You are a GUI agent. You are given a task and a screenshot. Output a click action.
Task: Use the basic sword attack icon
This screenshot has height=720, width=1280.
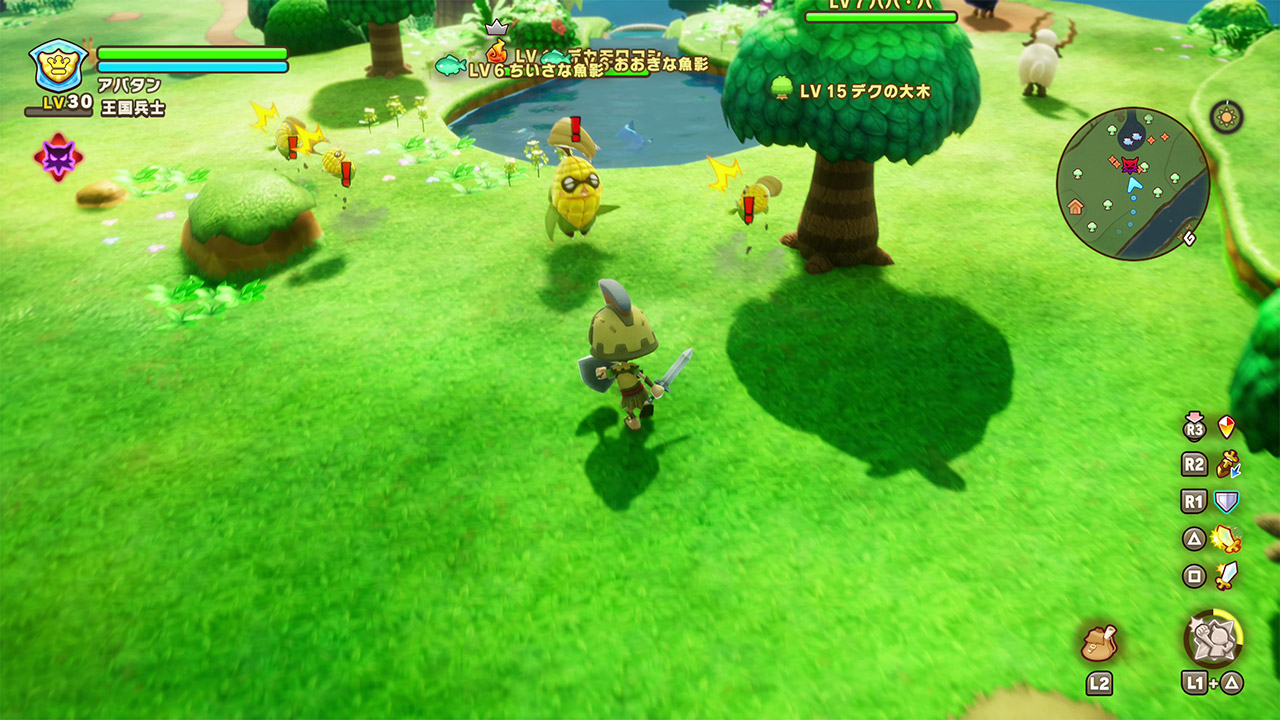pyautogui.click(x=1227, y=575)
